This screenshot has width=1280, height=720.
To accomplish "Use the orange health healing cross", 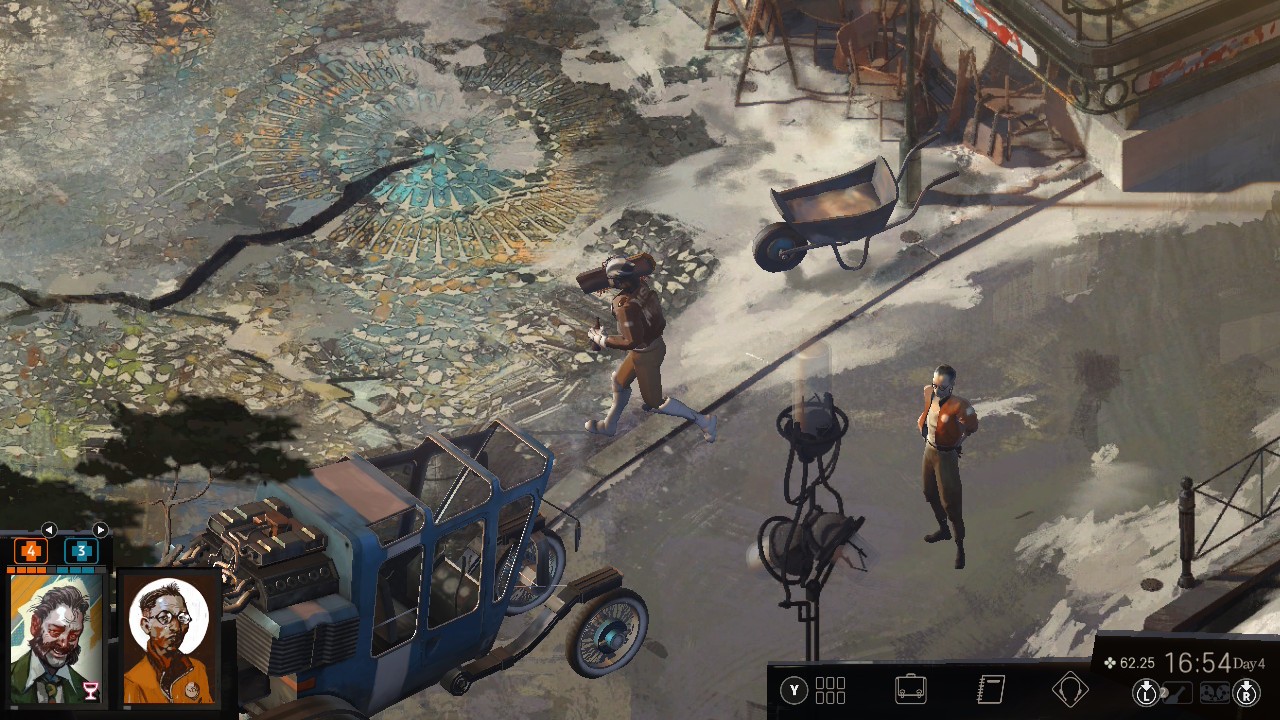I will click(31, 551).
